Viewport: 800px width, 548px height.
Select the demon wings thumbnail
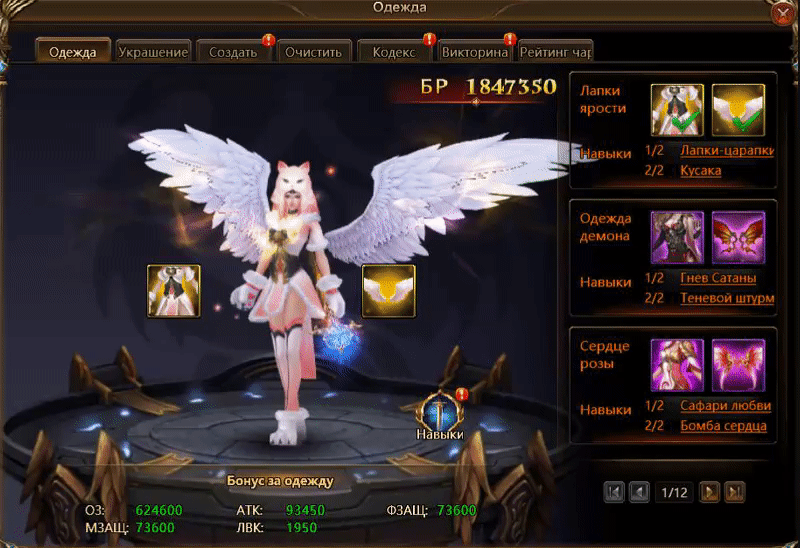click(738, 238)
